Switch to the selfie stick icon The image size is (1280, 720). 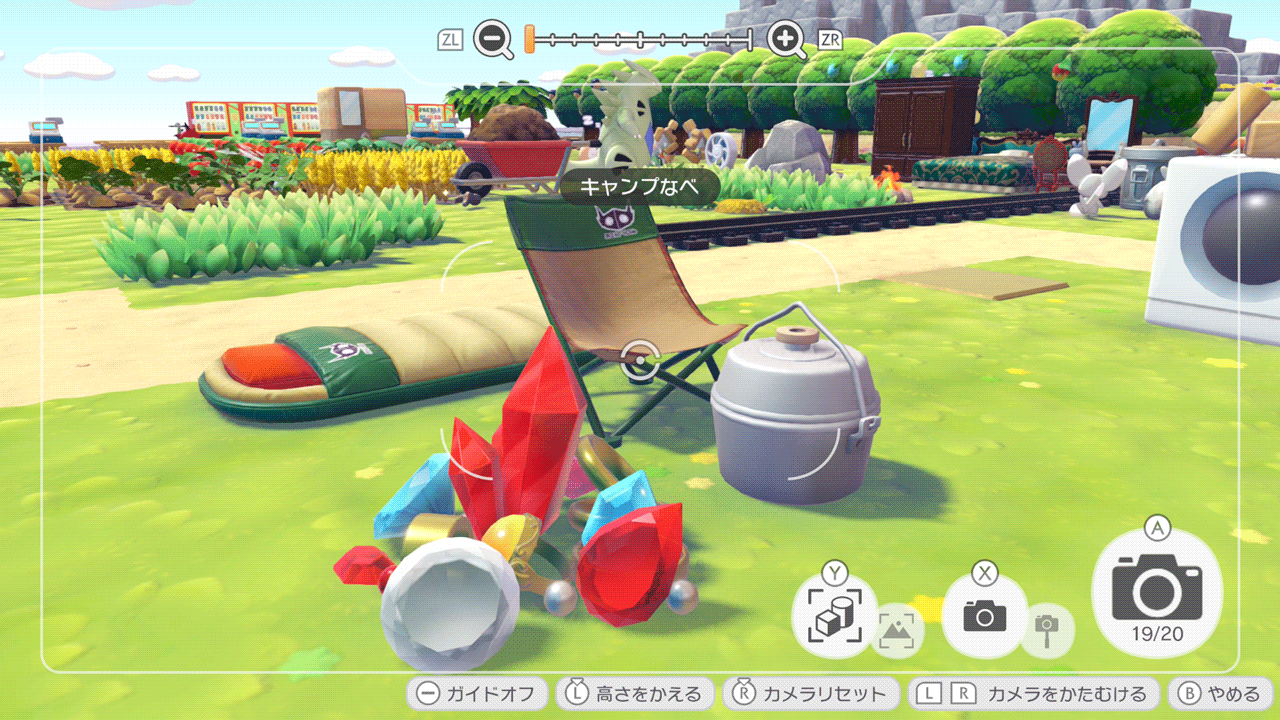click(x=1048, y=631)
